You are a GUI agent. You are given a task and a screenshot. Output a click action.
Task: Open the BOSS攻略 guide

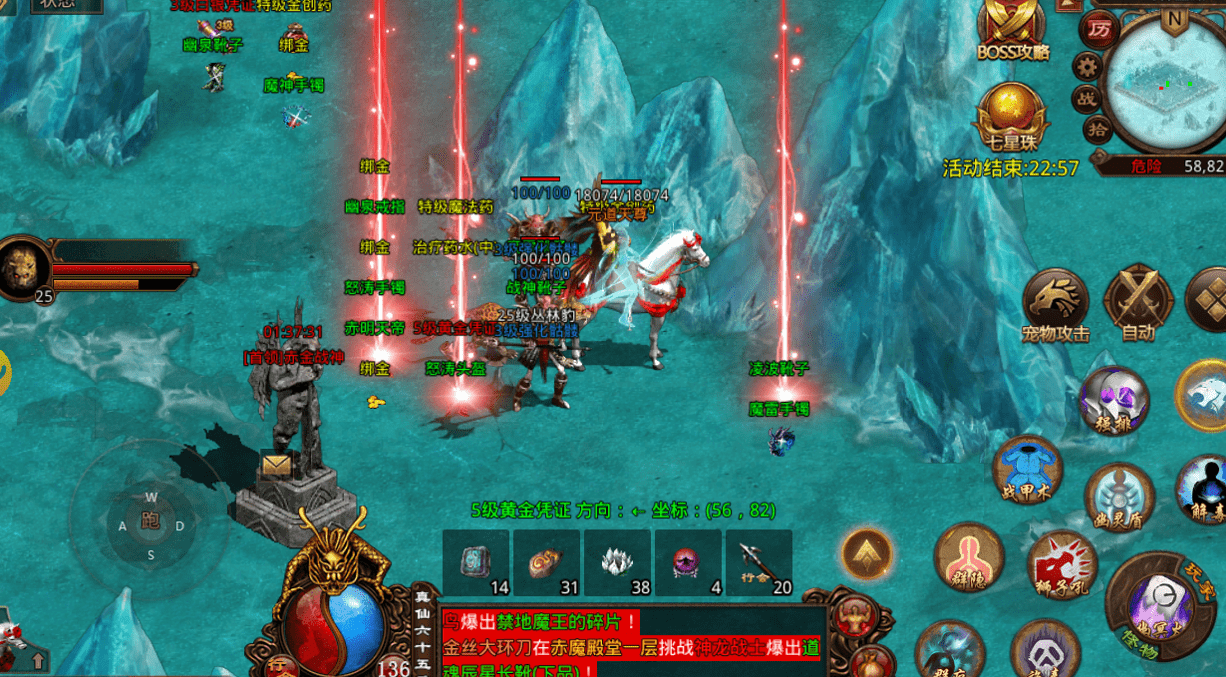[x=1012, y=28]
